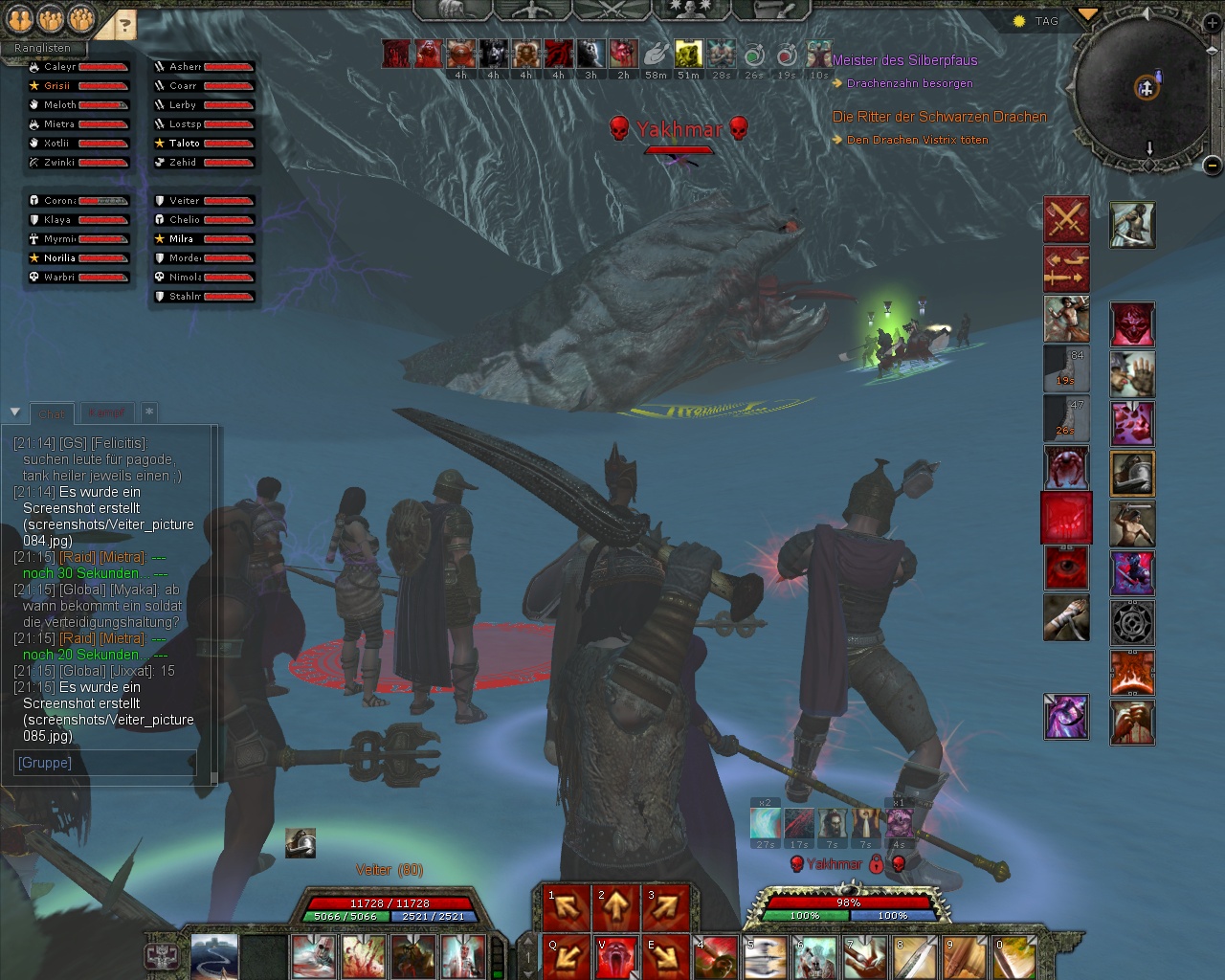The height and width of the screenshot is (980, 1225).
Task: Click the [Gruppe] chat input field
Action: [x=105, y=763]
